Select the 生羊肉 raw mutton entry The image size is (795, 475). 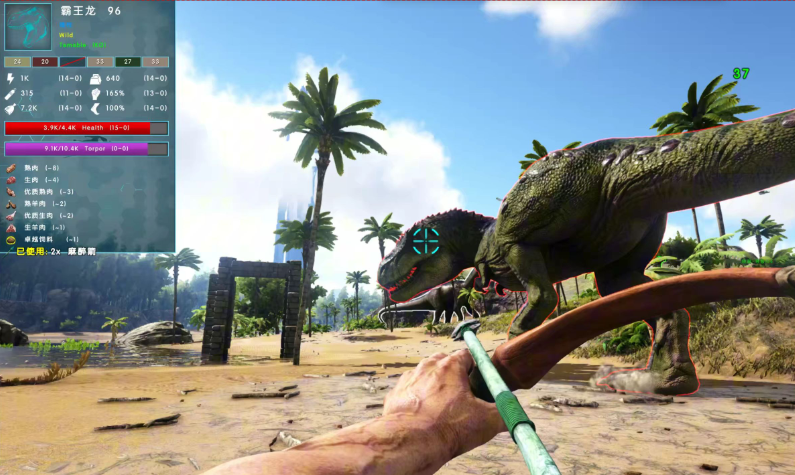pyautogui.click(x=42, y=228)
